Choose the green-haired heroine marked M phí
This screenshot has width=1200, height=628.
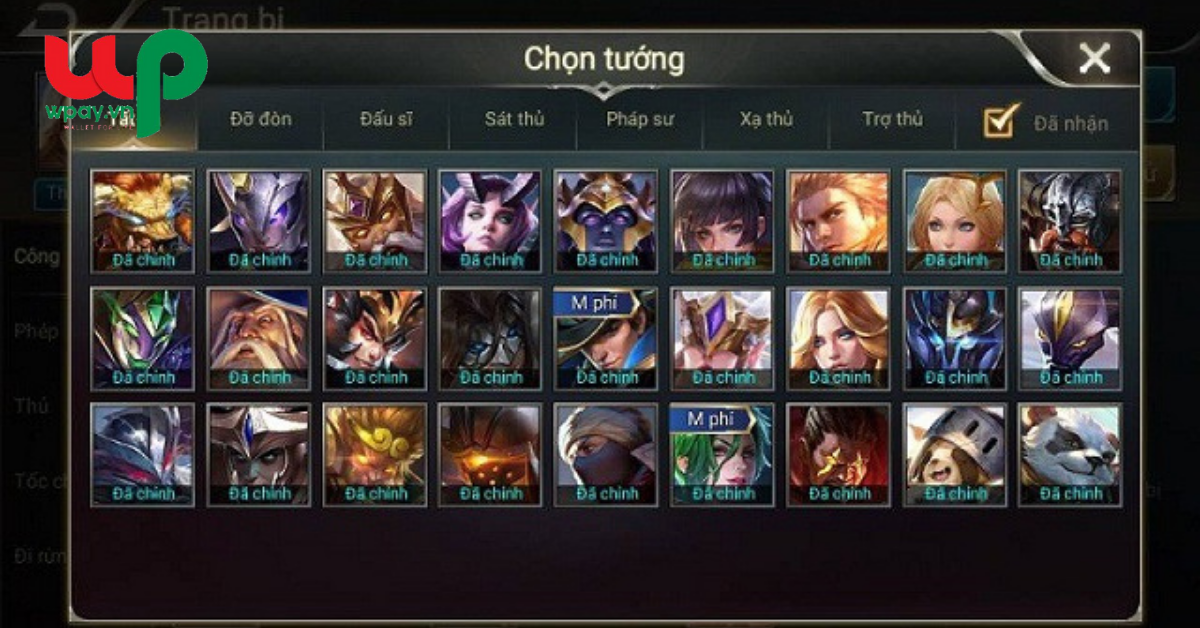coord(722,455)
